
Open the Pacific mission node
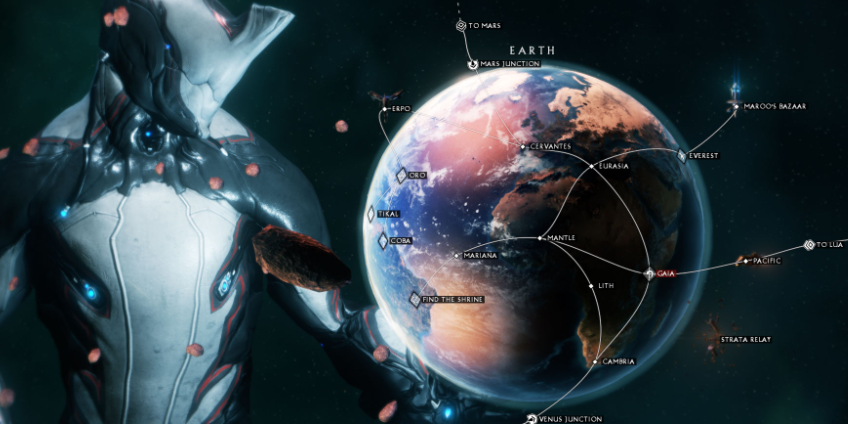741,261
